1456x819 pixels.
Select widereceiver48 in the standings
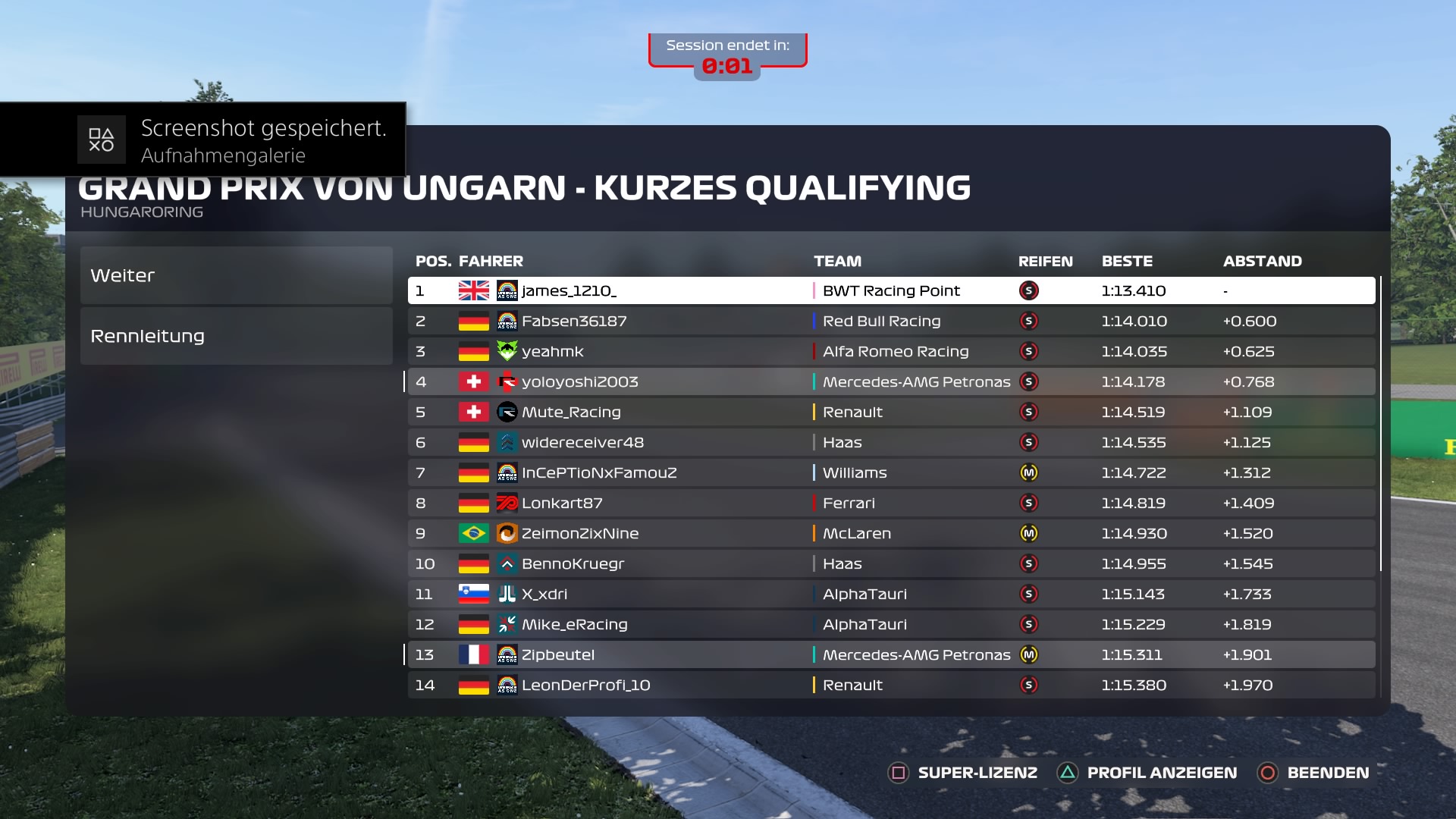891,442
